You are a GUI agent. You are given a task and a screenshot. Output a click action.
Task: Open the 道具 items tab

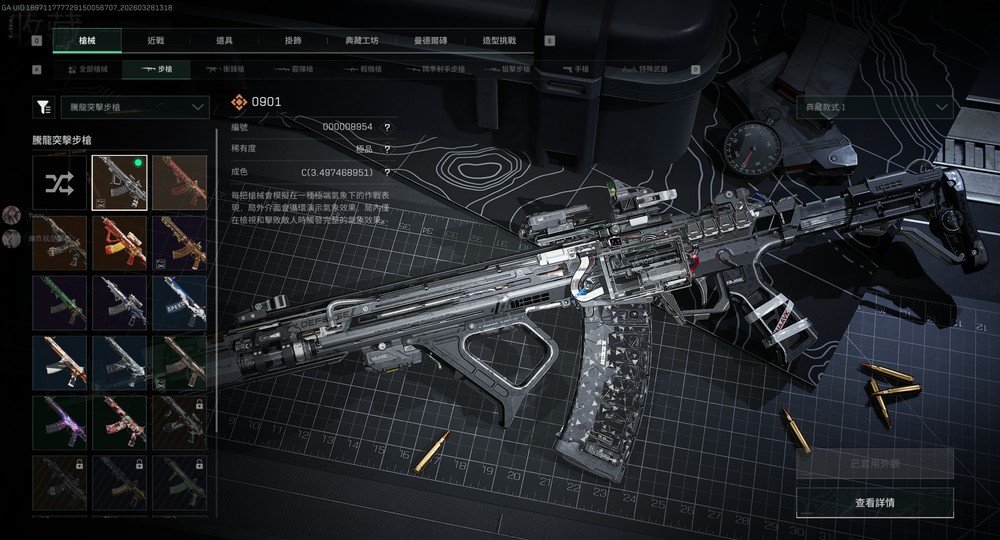224,41
